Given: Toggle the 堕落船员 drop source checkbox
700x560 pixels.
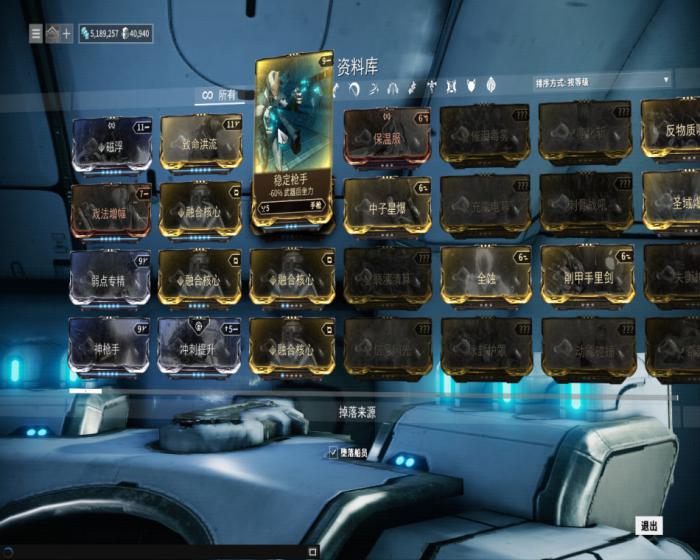Looking at the screenshot, I should click(334, 453).
